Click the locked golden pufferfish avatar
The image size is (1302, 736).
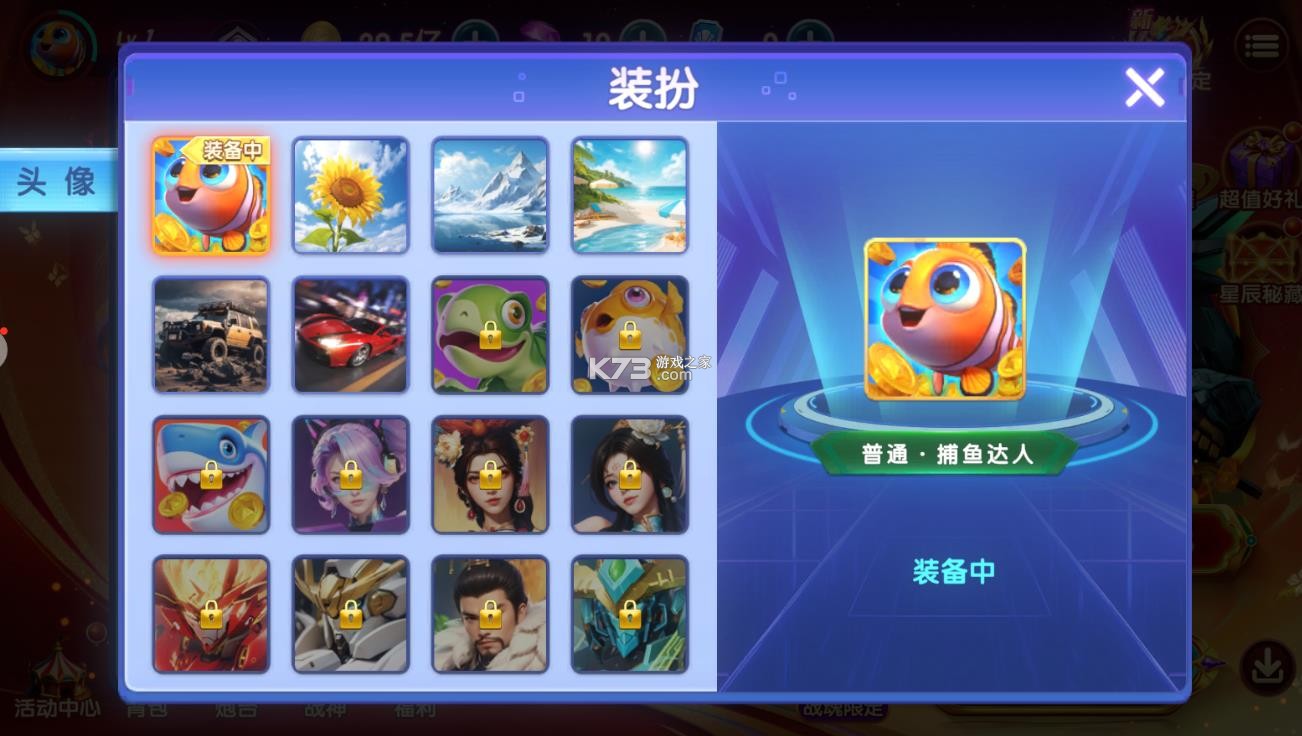pyautogui.click(x=629, y=334)
